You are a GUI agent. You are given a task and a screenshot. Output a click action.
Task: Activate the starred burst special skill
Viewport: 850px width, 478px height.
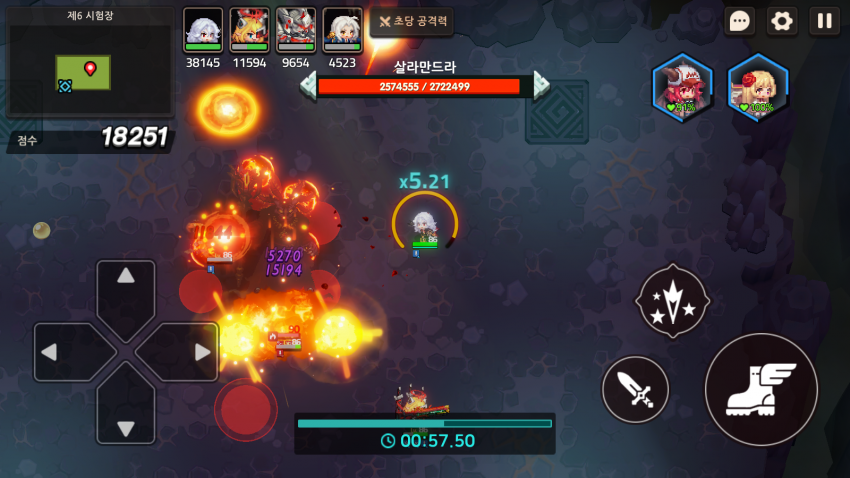click(x=672, y=300)
